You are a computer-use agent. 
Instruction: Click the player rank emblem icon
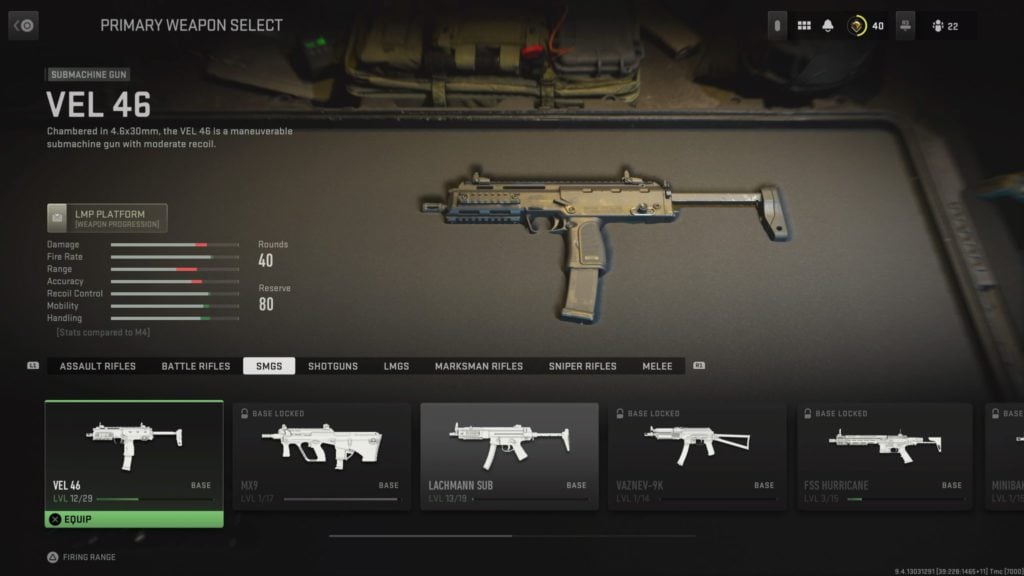[x=857, y=25]
